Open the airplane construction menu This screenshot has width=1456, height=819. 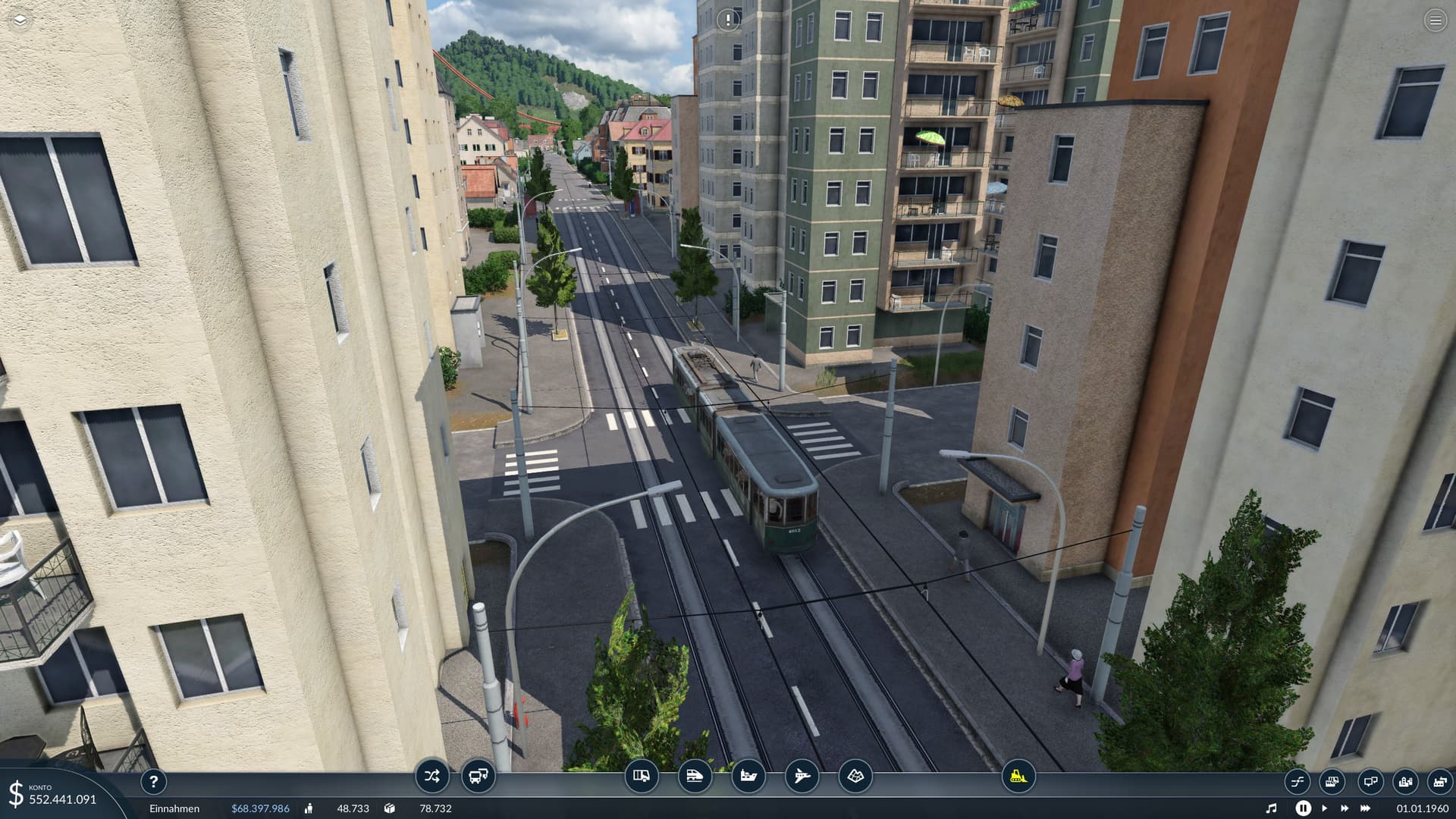[x=802, y=777]
